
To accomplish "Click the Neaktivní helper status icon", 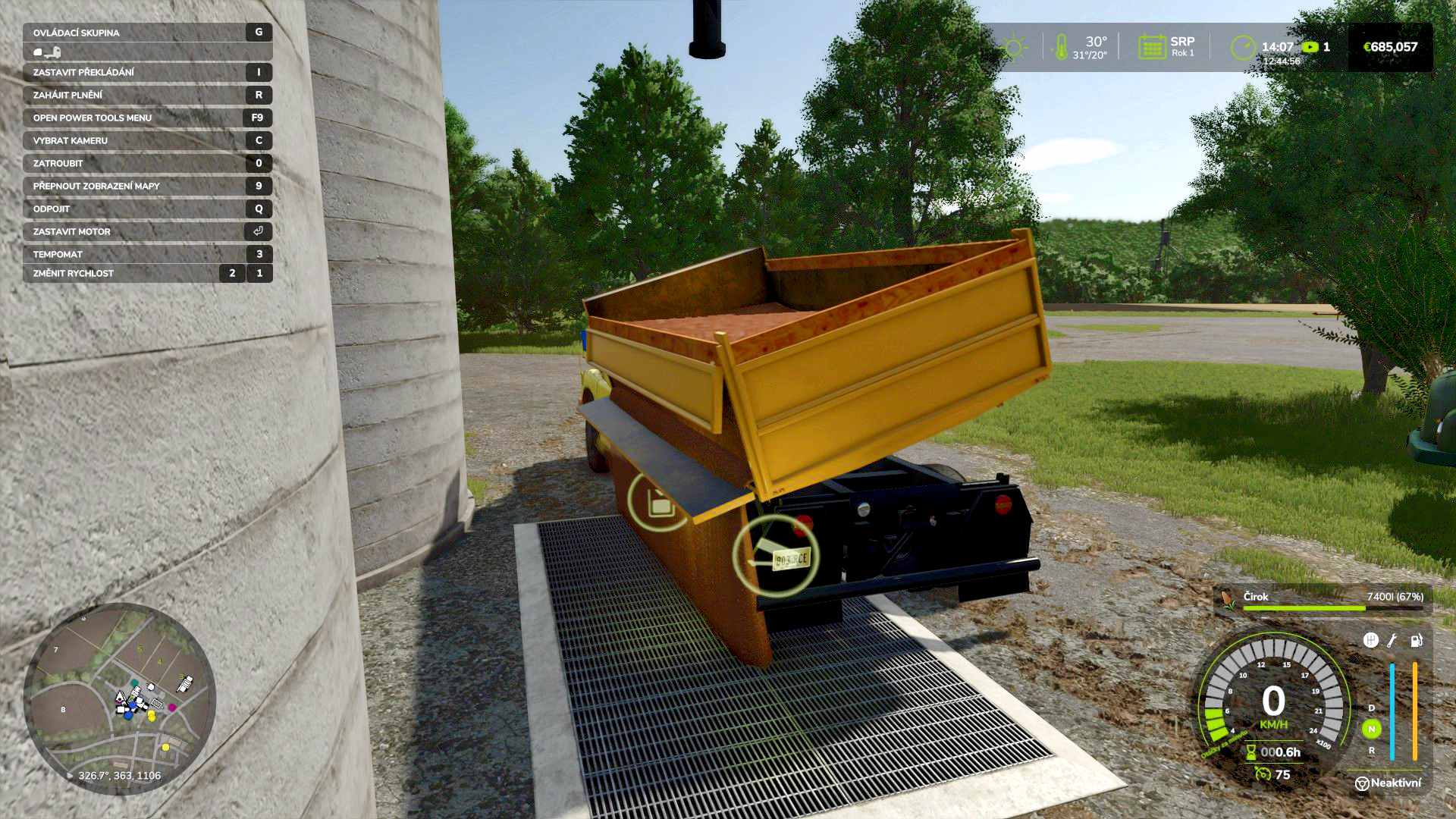I will 1362,783.
